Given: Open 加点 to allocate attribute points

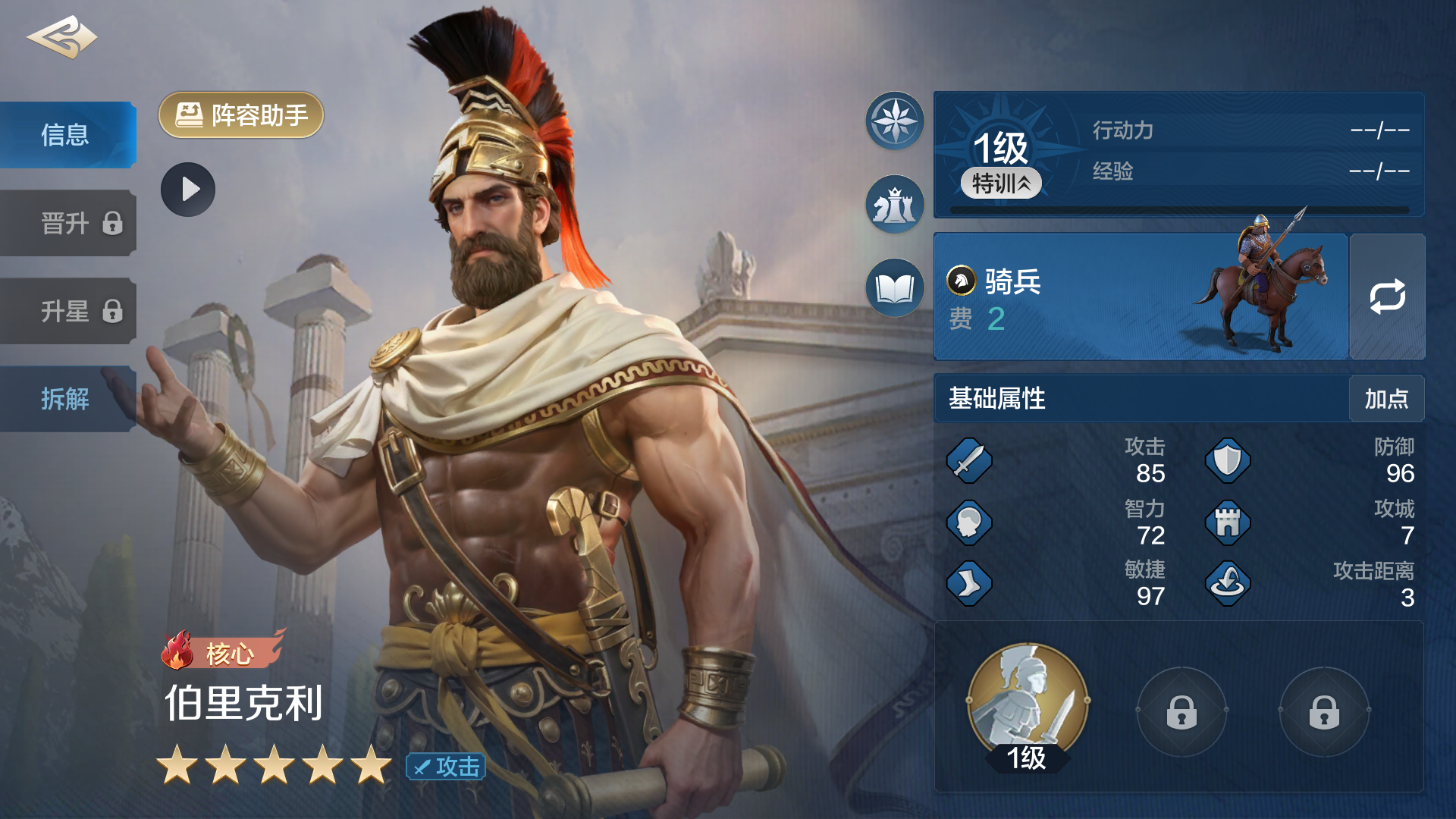Looking at the screenshot, I should coord(1386,399).
